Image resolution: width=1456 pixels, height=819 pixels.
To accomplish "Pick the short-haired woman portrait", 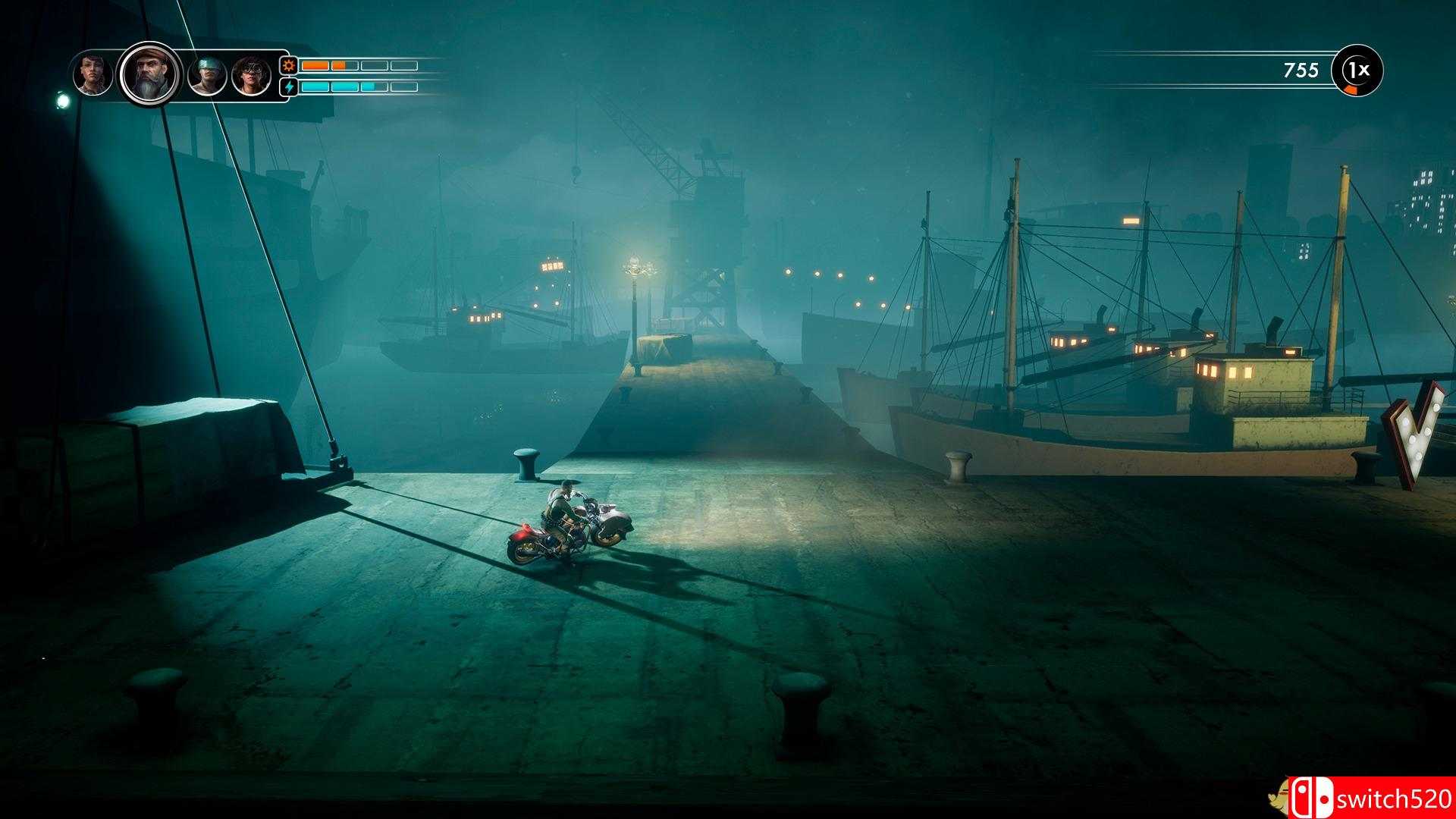I will (93, 74).
